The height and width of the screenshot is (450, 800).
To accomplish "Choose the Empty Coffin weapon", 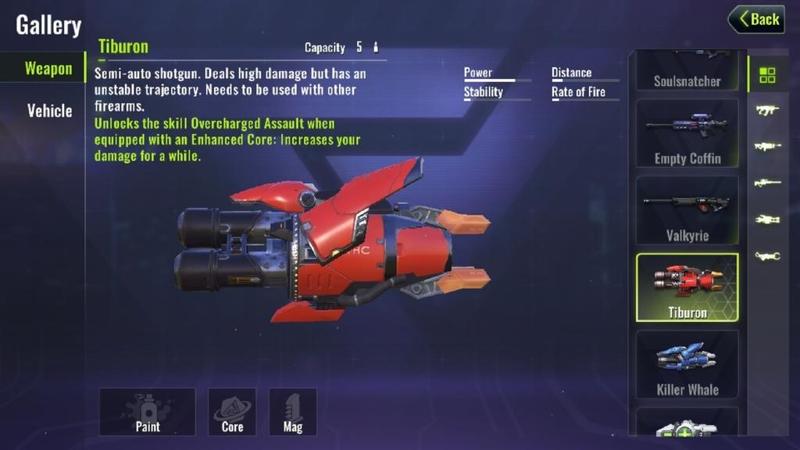I will (687, 134).
